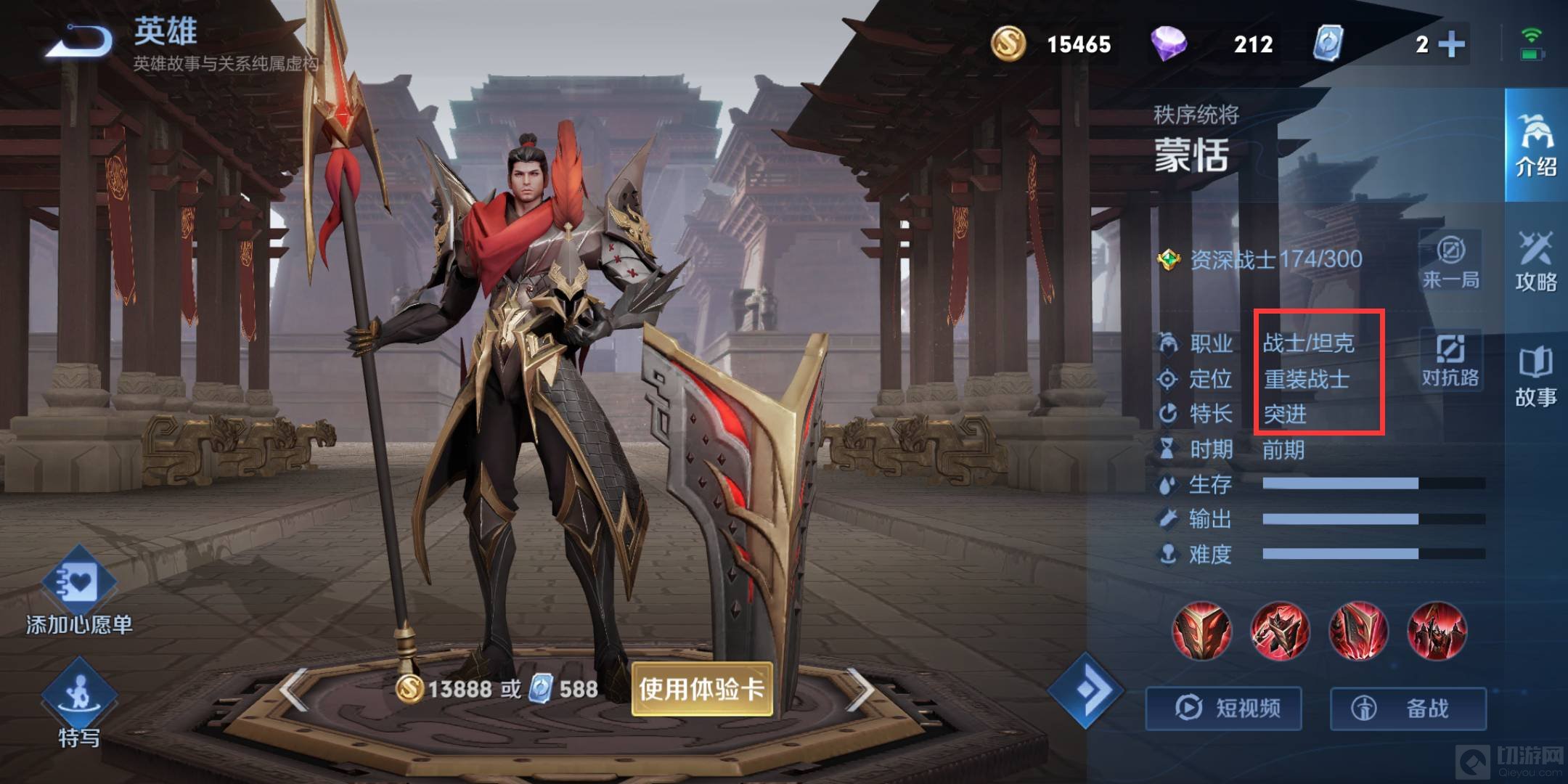Image resolution: width=1568 pixels, height=784 pixels.
Task: Add gold coins via the plus button
Action: point(1451,44)
